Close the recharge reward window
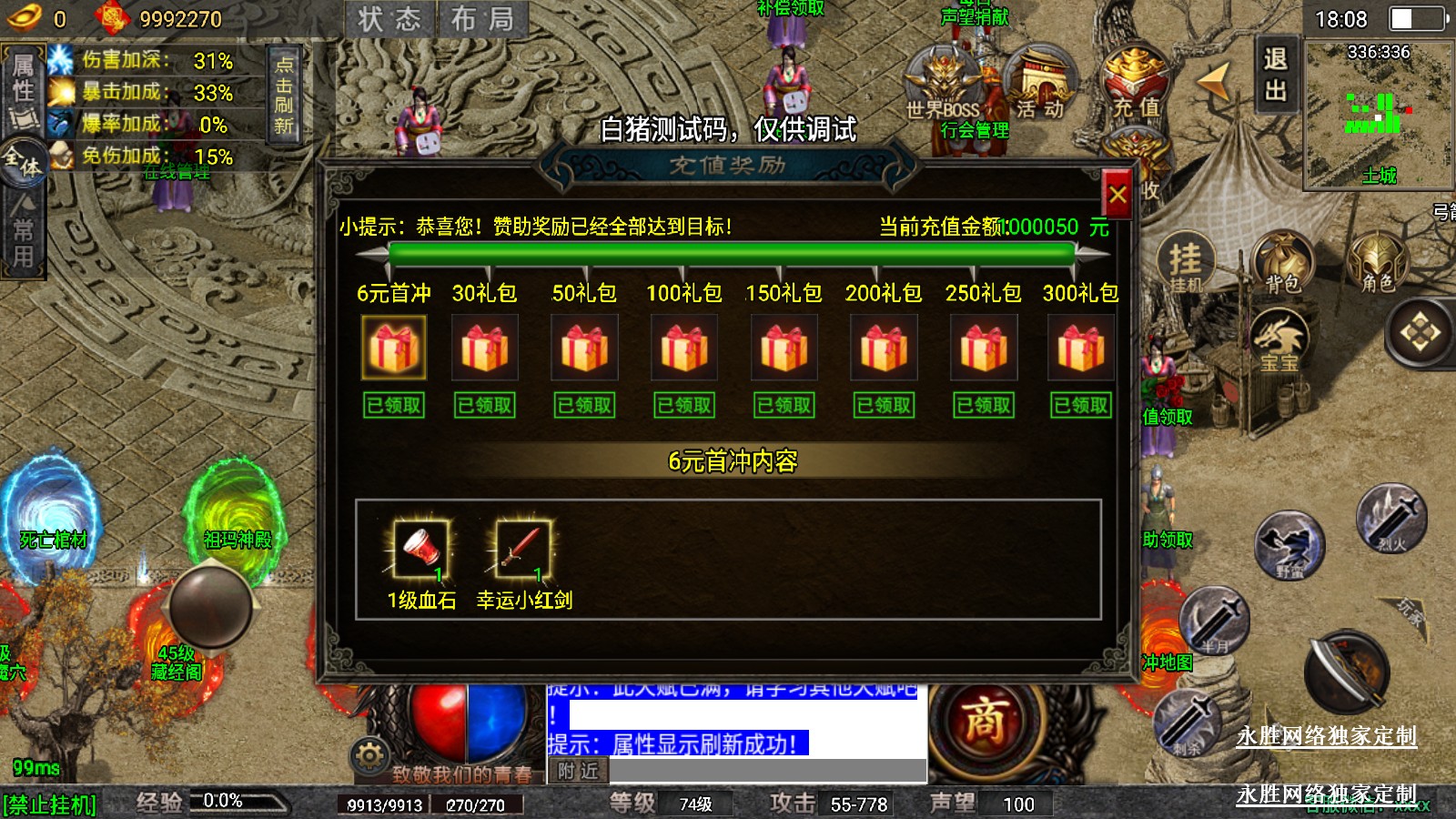This screenshot has height=819, width=1456. (x=1117, y=194)
